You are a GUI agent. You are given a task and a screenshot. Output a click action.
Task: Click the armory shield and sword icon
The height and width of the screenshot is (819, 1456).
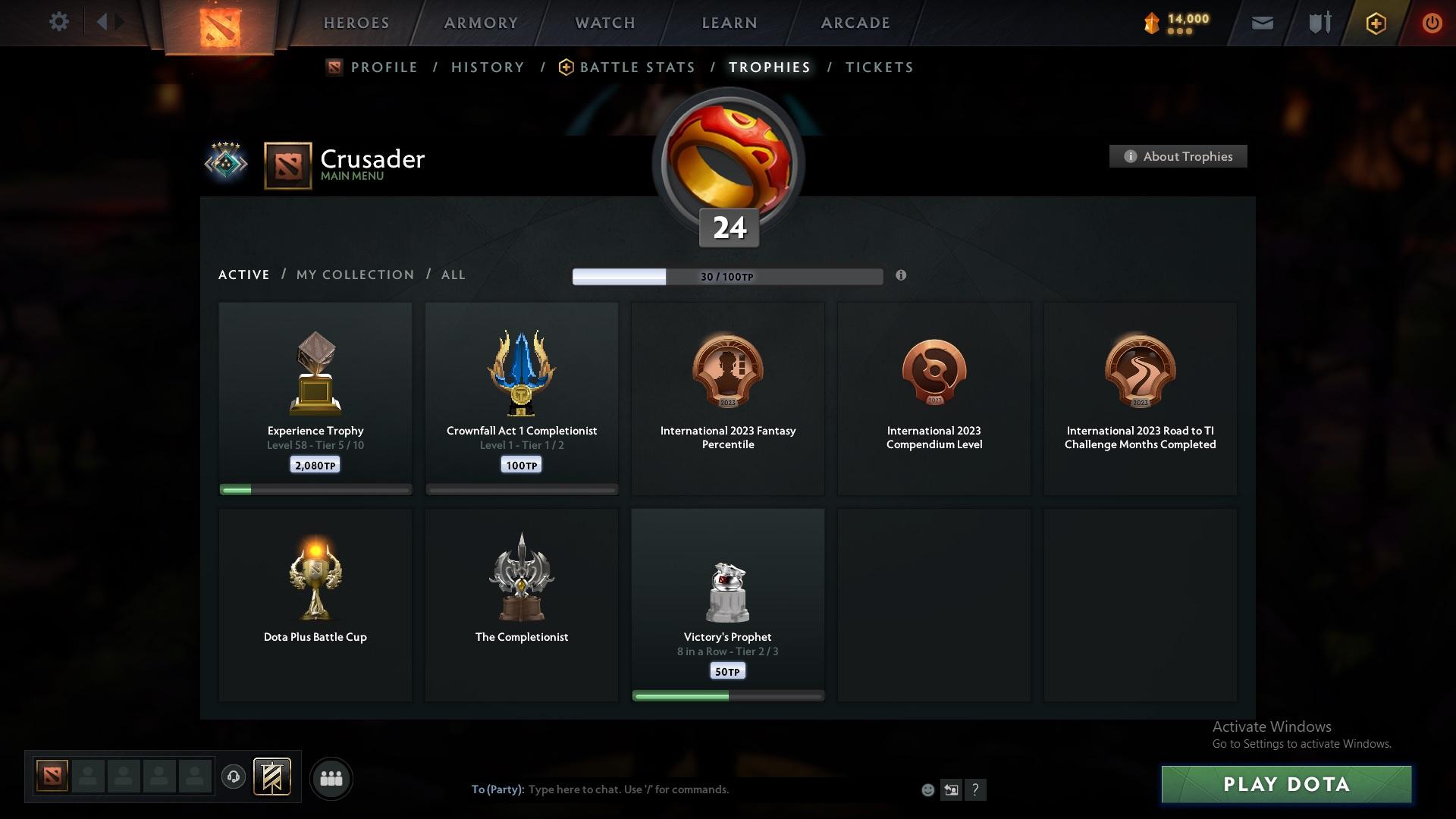coord(1319,23)
